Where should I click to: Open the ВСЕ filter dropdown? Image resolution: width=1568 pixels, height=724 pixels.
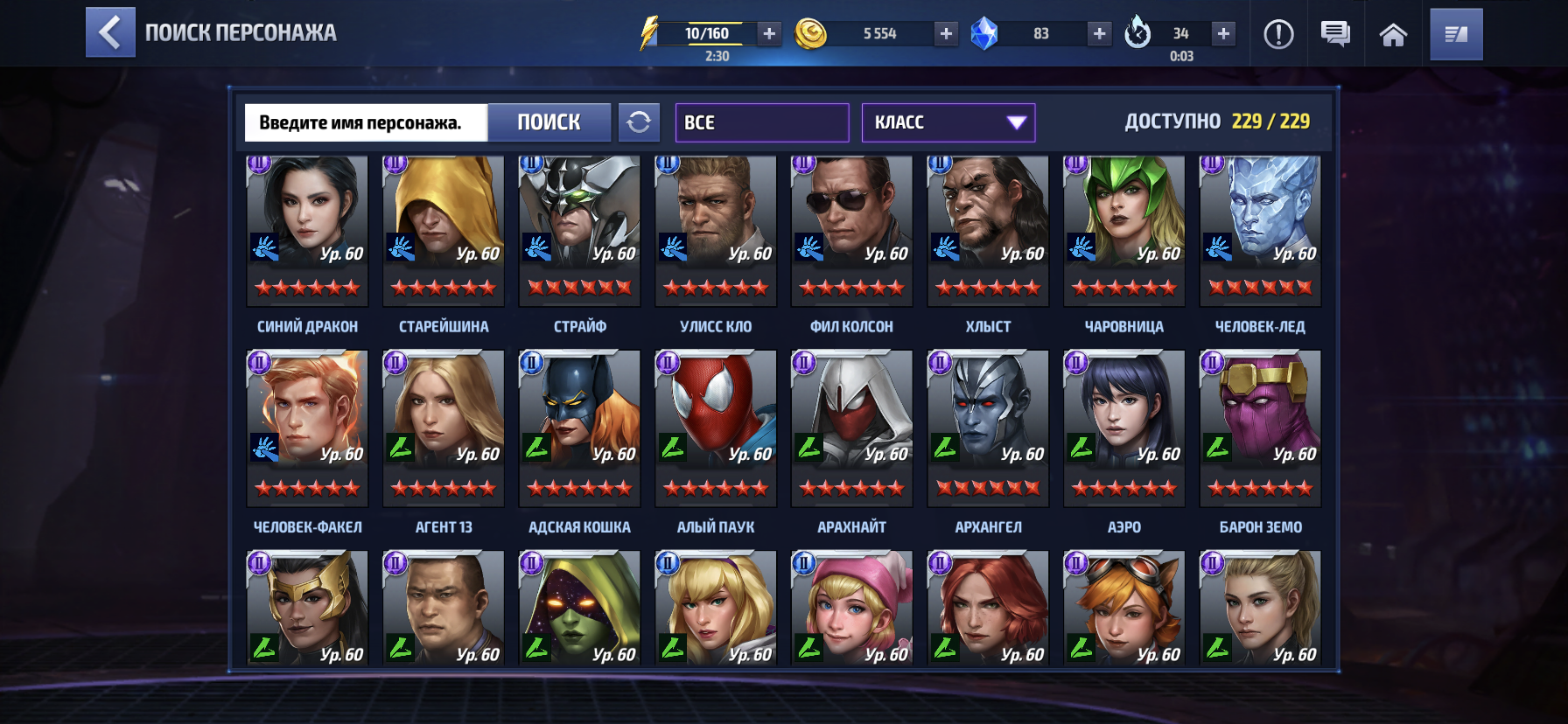(x=760, y=122)
